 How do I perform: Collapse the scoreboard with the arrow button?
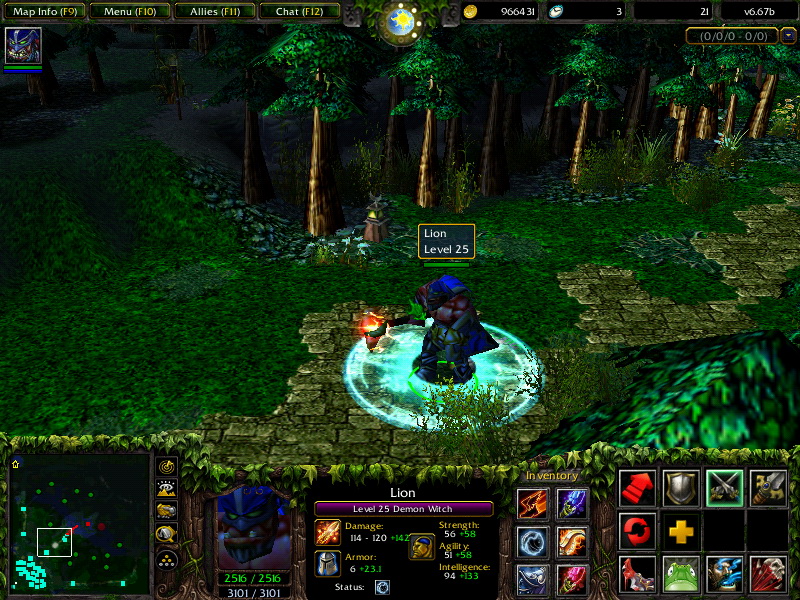(789, 36)
